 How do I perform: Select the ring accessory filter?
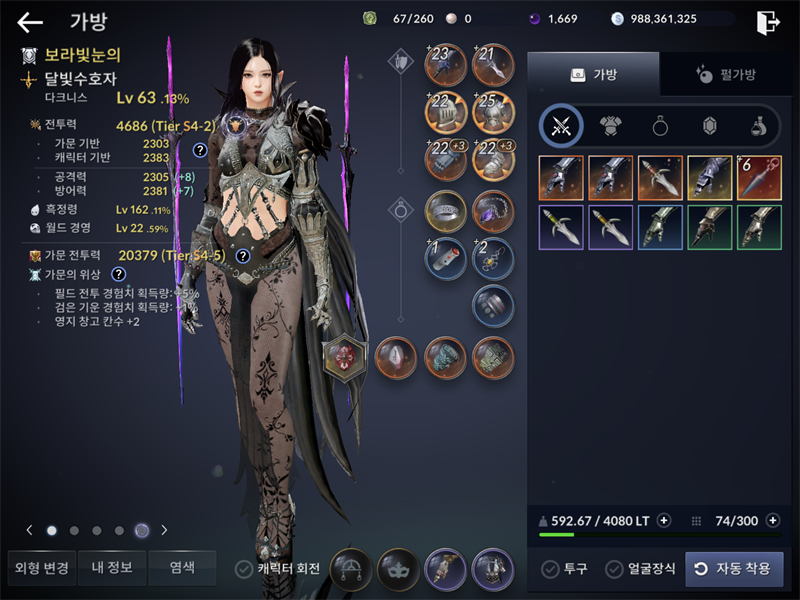pos(660,126)
